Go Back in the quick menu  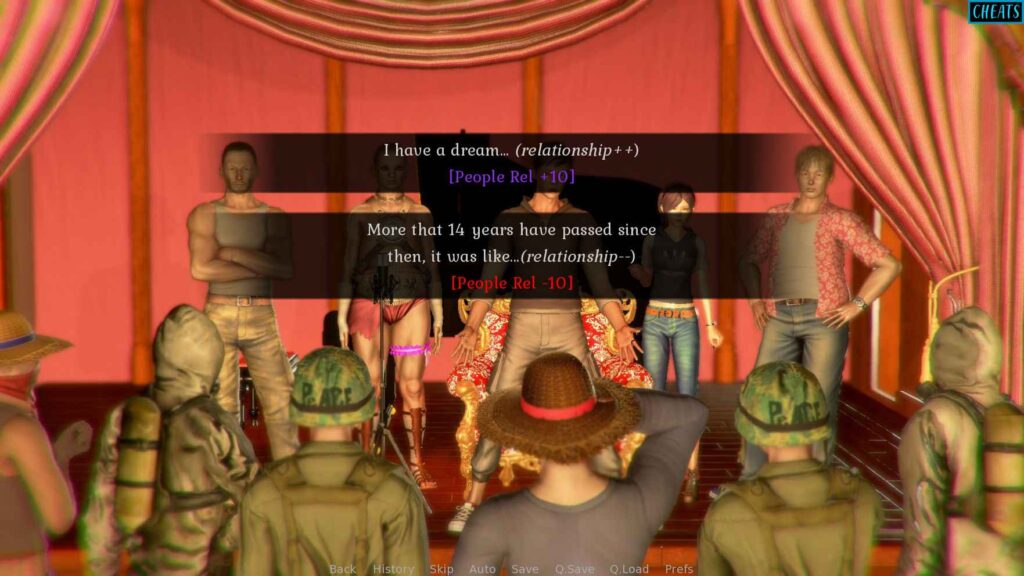pyautogui.click(x=342, y=569)
